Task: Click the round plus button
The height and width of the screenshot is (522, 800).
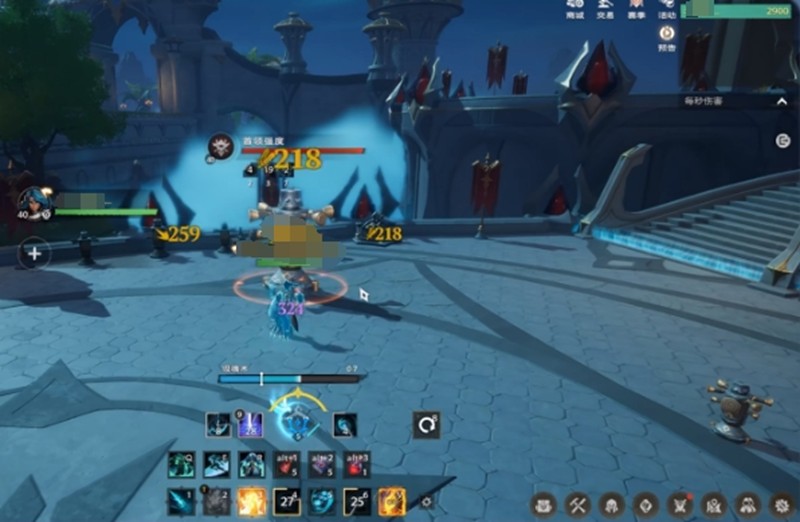Action: (34, 253)
